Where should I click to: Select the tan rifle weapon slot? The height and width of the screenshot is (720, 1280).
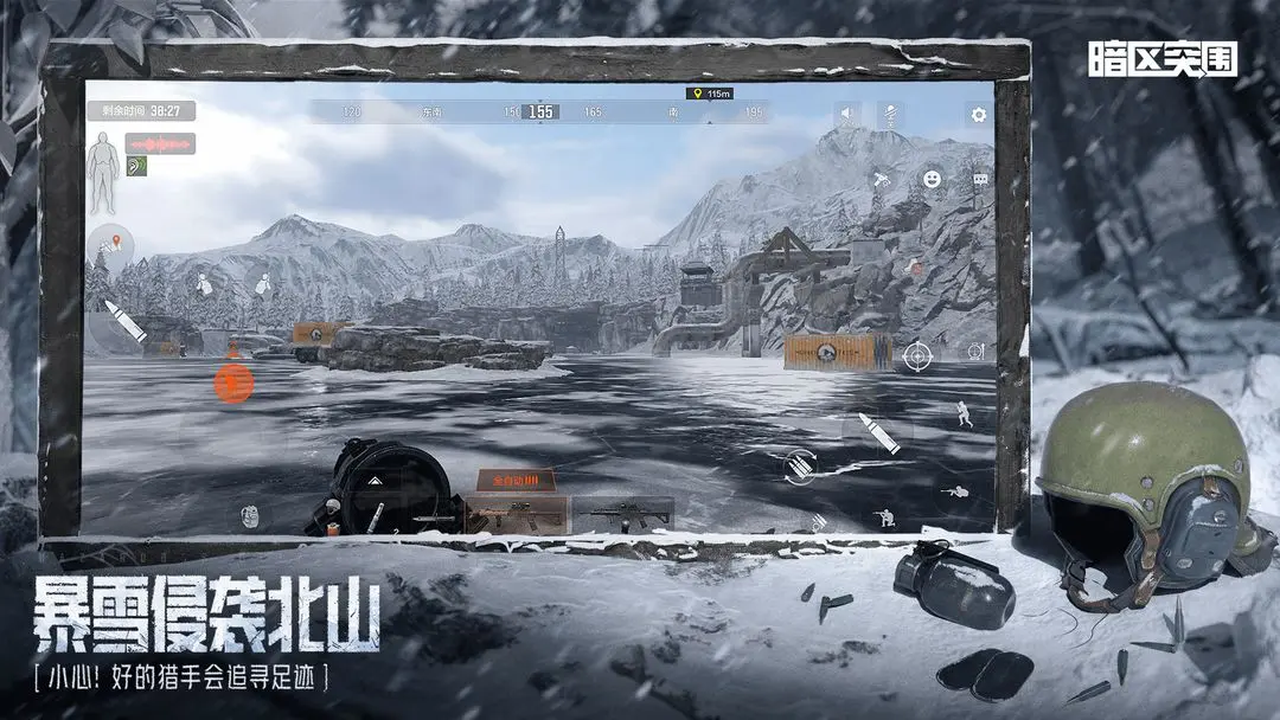point(516,514)
